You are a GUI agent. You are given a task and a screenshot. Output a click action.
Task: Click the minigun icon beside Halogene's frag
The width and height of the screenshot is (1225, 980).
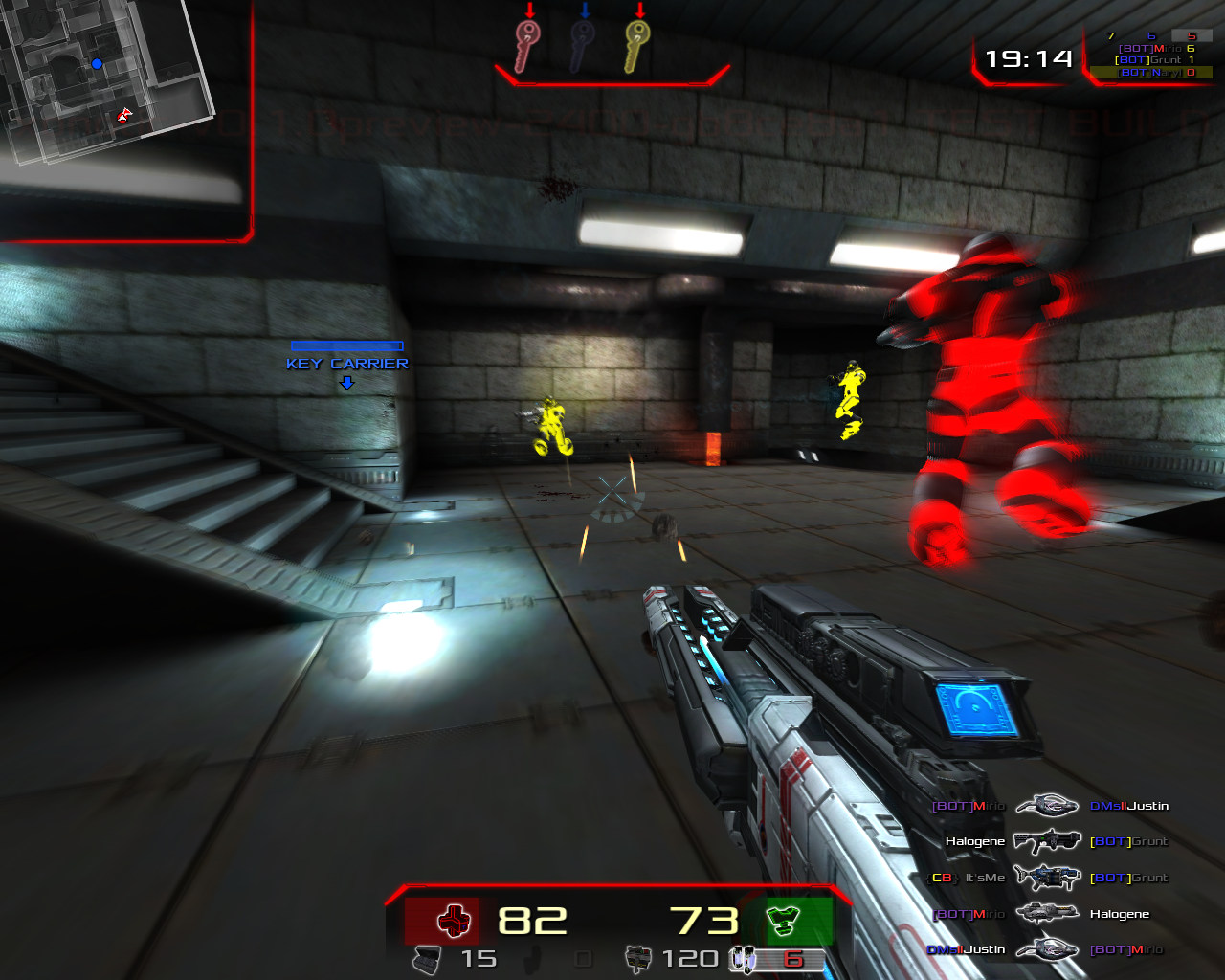1045,913
